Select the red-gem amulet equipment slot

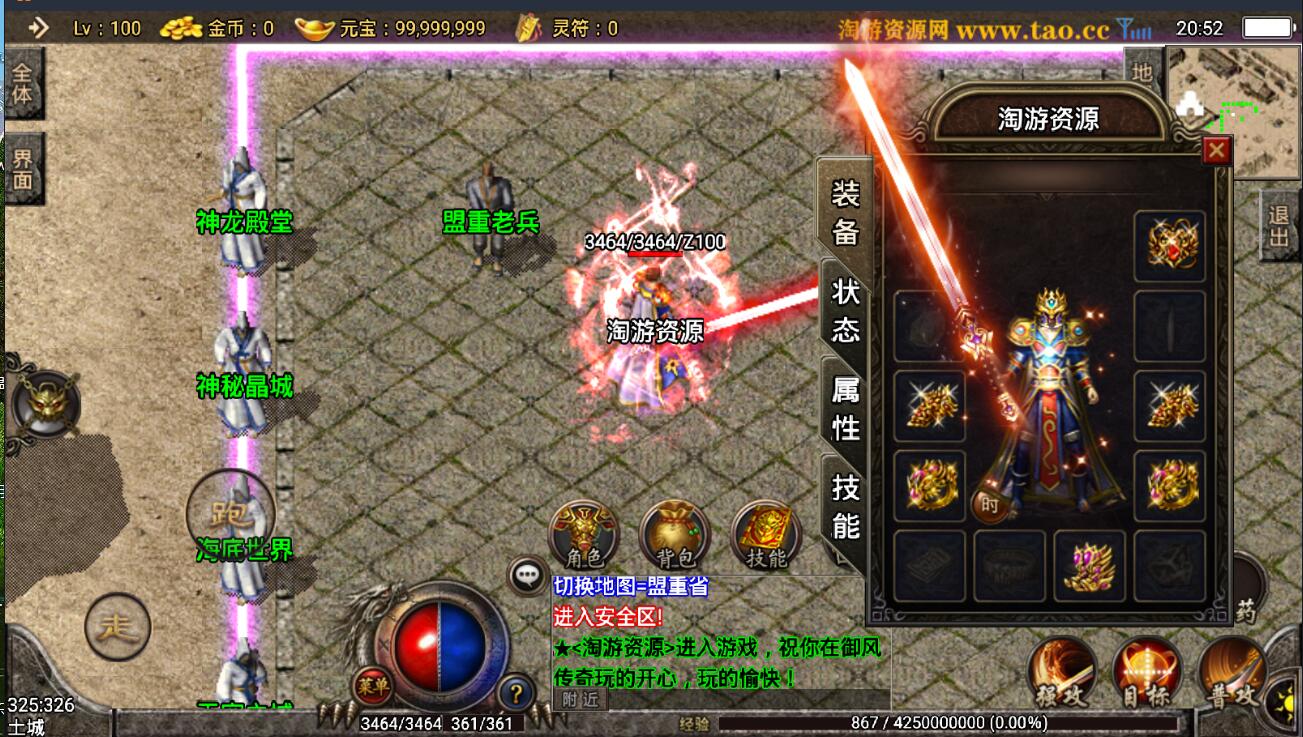click(x=1169, y=246)
